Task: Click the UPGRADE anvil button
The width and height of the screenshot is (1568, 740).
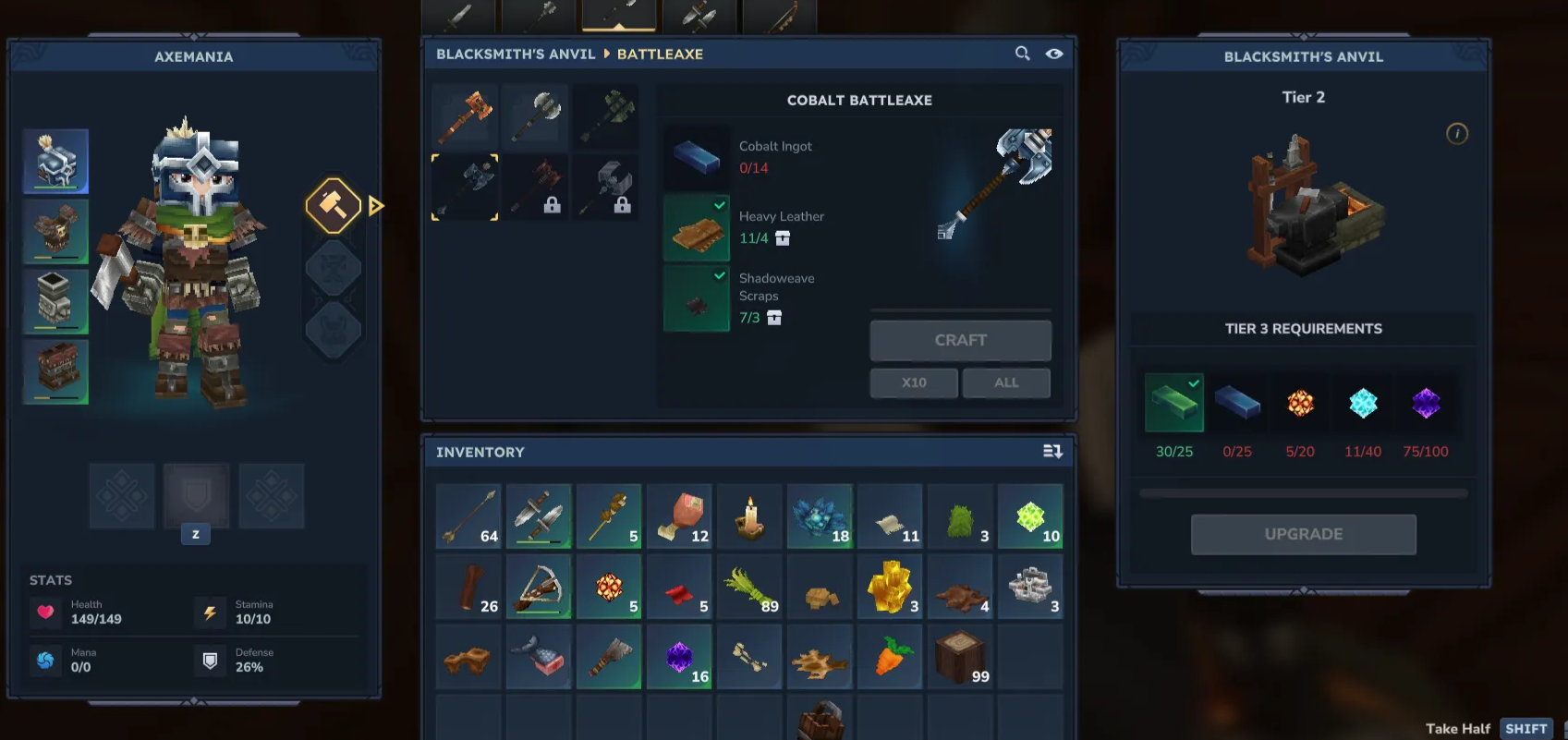Action: point(1303,534)
